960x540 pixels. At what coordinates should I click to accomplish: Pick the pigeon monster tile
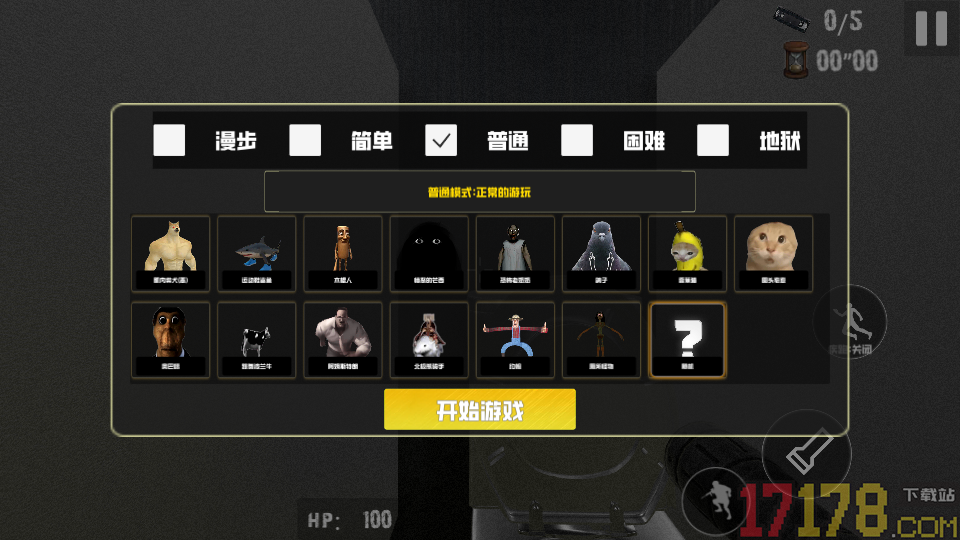pos(601,253)
